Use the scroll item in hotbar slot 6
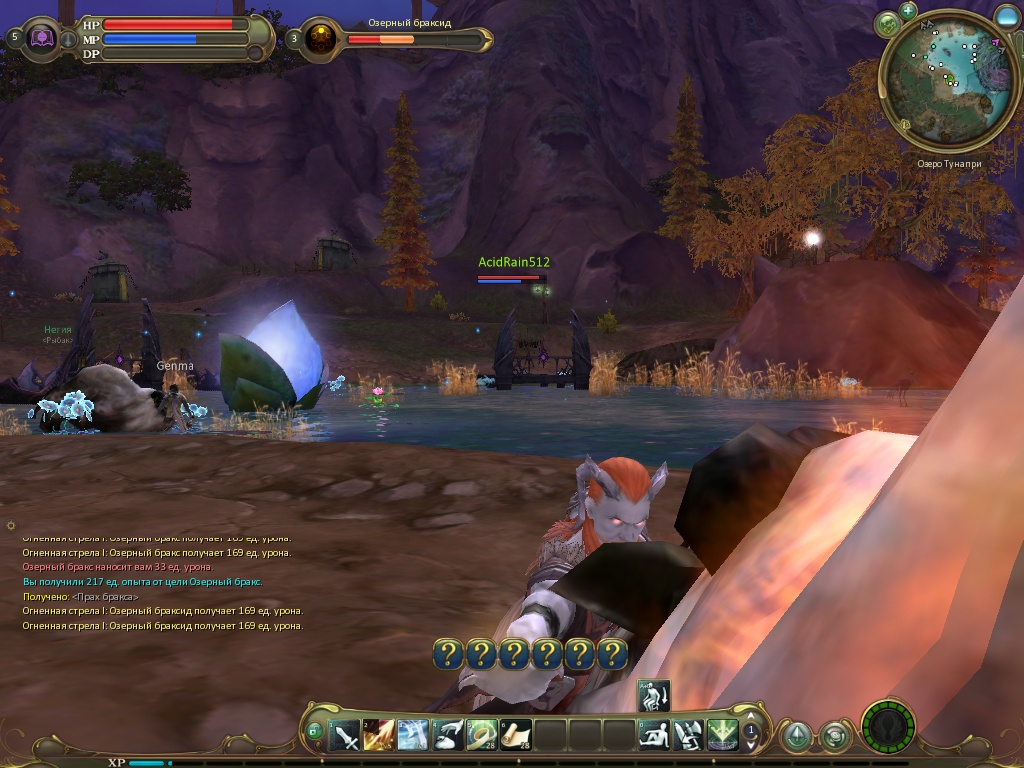1024x768 pixels. pos(517,735)
